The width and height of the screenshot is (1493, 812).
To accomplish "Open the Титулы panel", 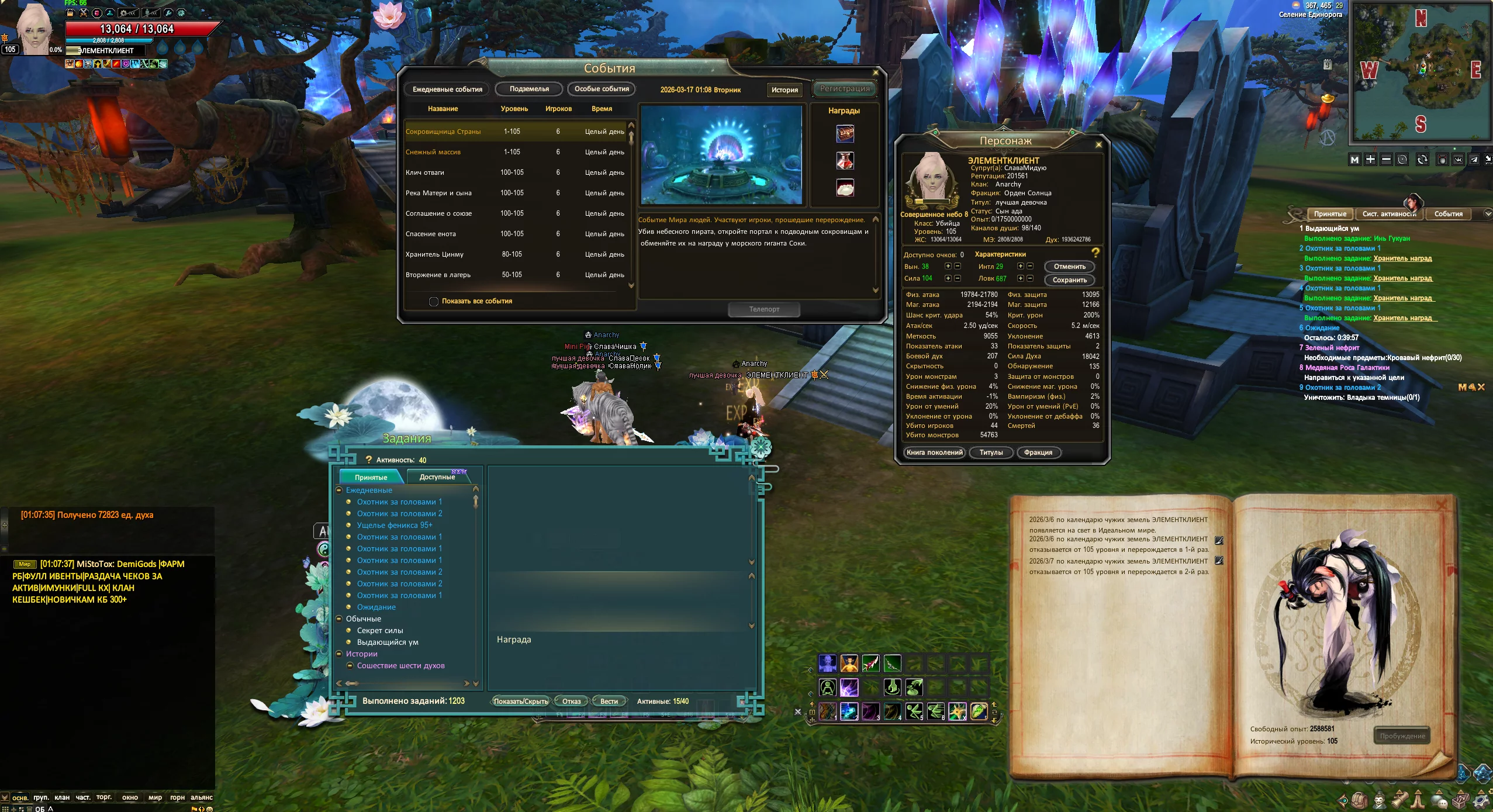I will click(991, 452).
